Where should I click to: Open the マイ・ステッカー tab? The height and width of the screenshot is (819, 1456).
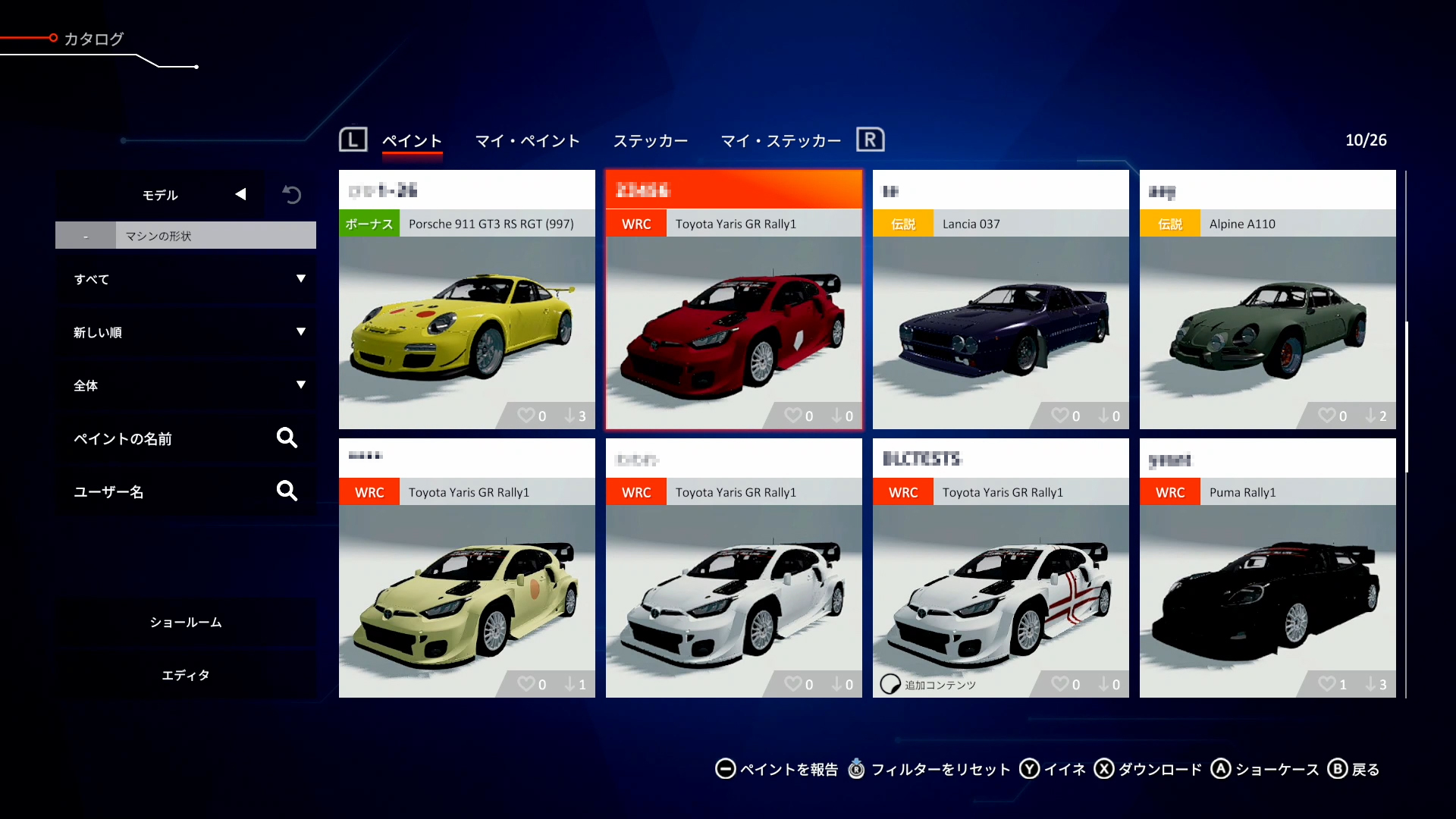tap(781, 141)
